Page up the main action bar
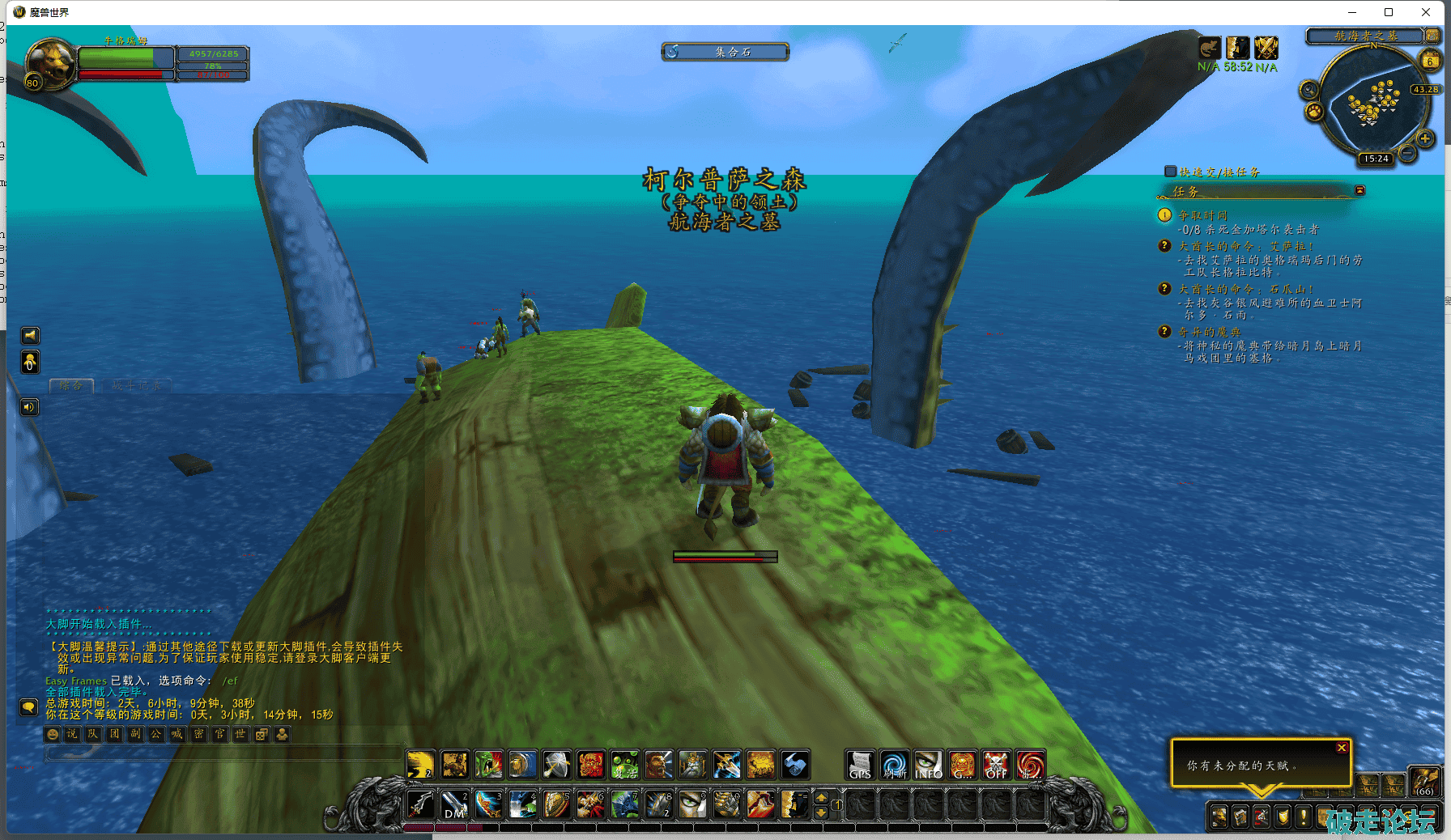The image size is (1451, 840). (821, 798)
